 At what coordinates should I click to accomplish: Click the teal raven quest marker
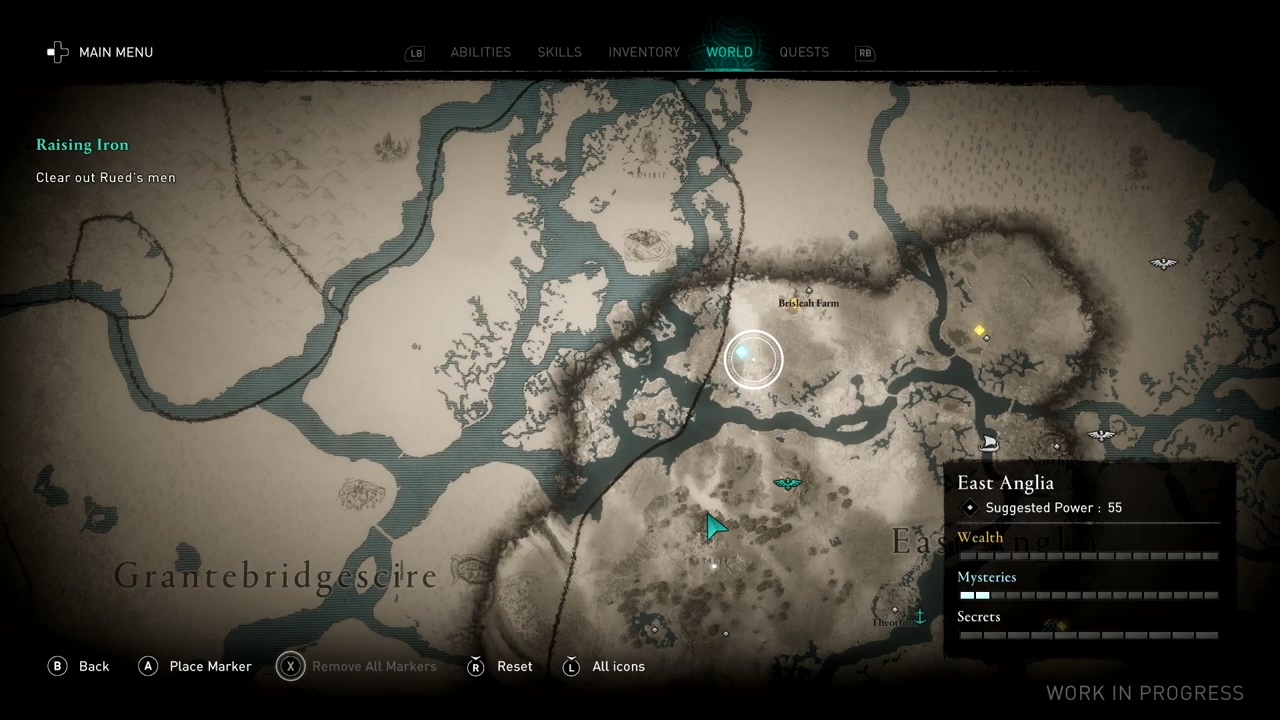[x=788, y=484]
